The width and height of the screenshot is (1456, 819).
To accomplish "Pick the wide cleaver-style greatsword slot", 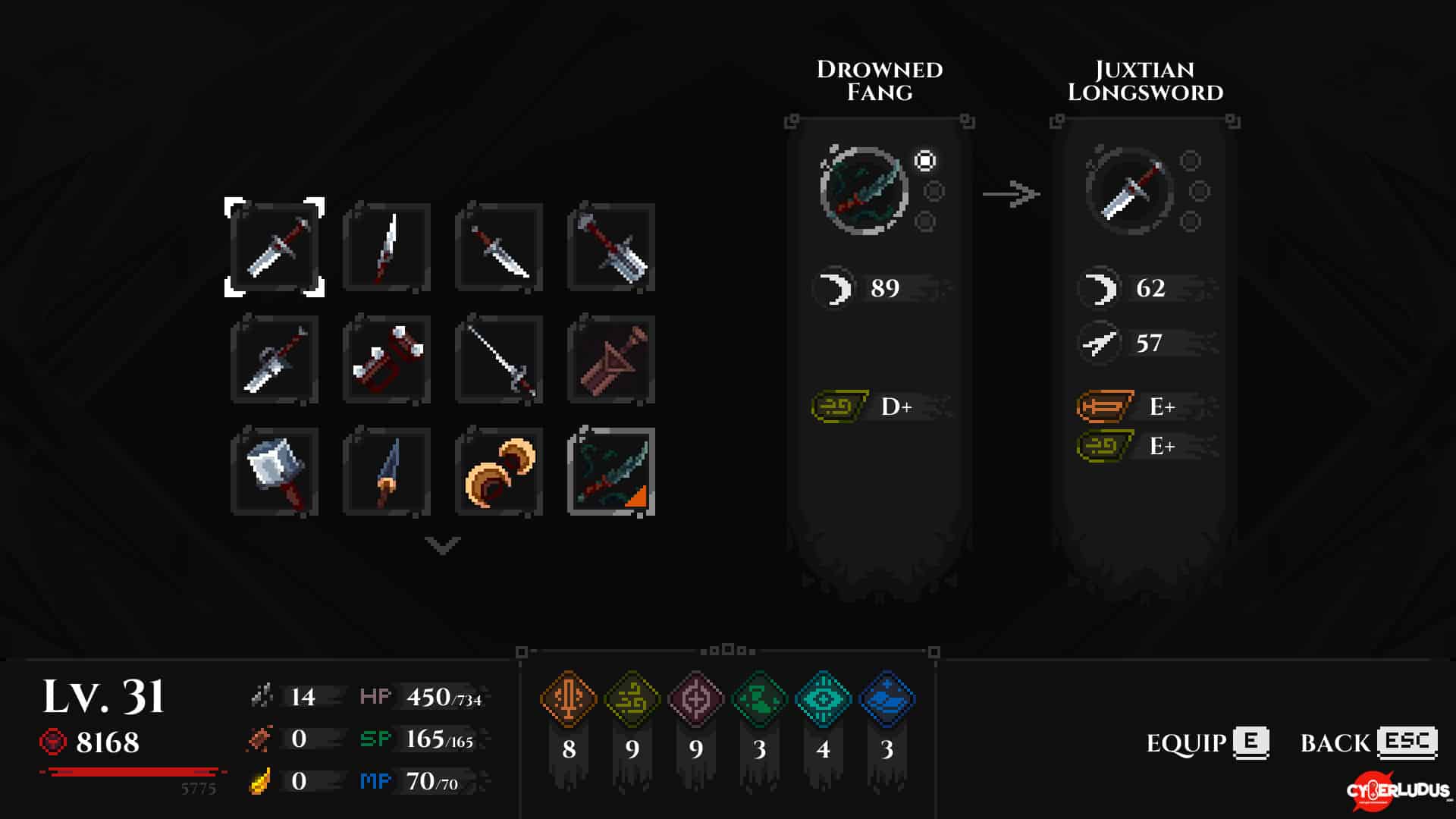I will 611,247.
